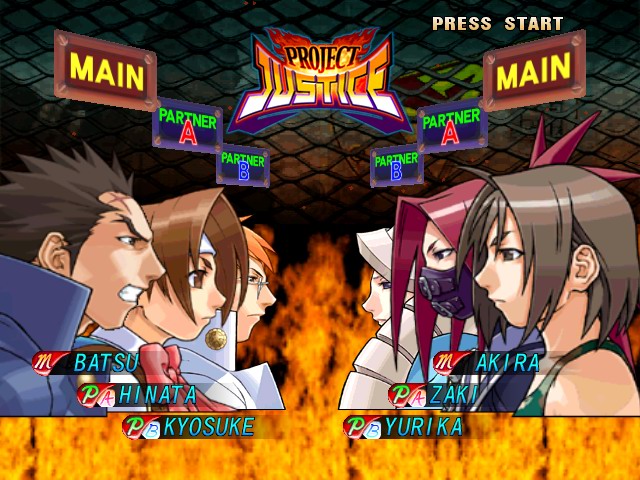The width and height of the screenshot is (640, 480).
Task: Choose ZAKI partner A name label
Action: (x=452, y=394)
